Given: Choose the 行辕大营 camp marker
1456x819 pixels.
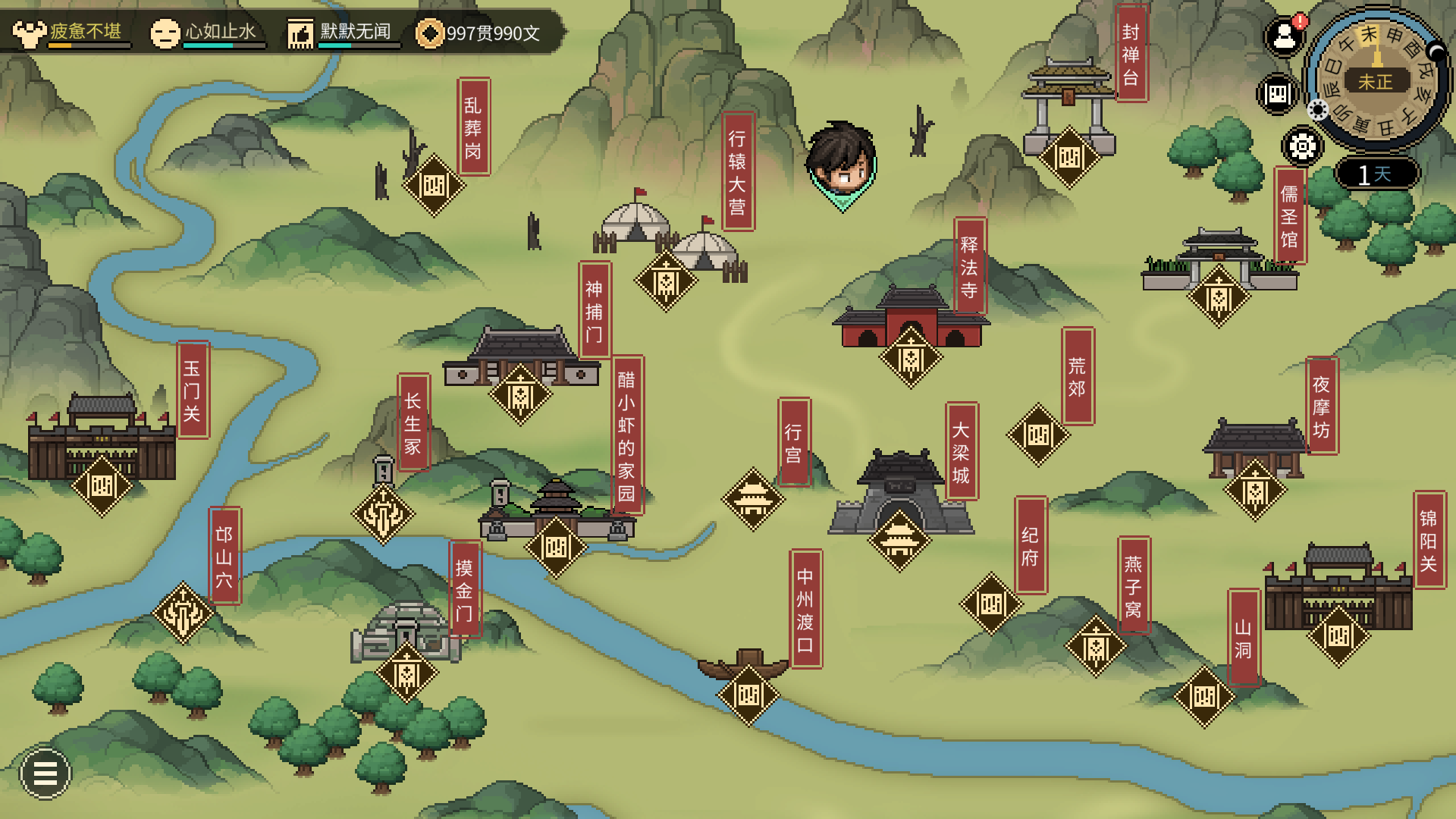Looking at the screenshot, I should click(x=666, y=281).
